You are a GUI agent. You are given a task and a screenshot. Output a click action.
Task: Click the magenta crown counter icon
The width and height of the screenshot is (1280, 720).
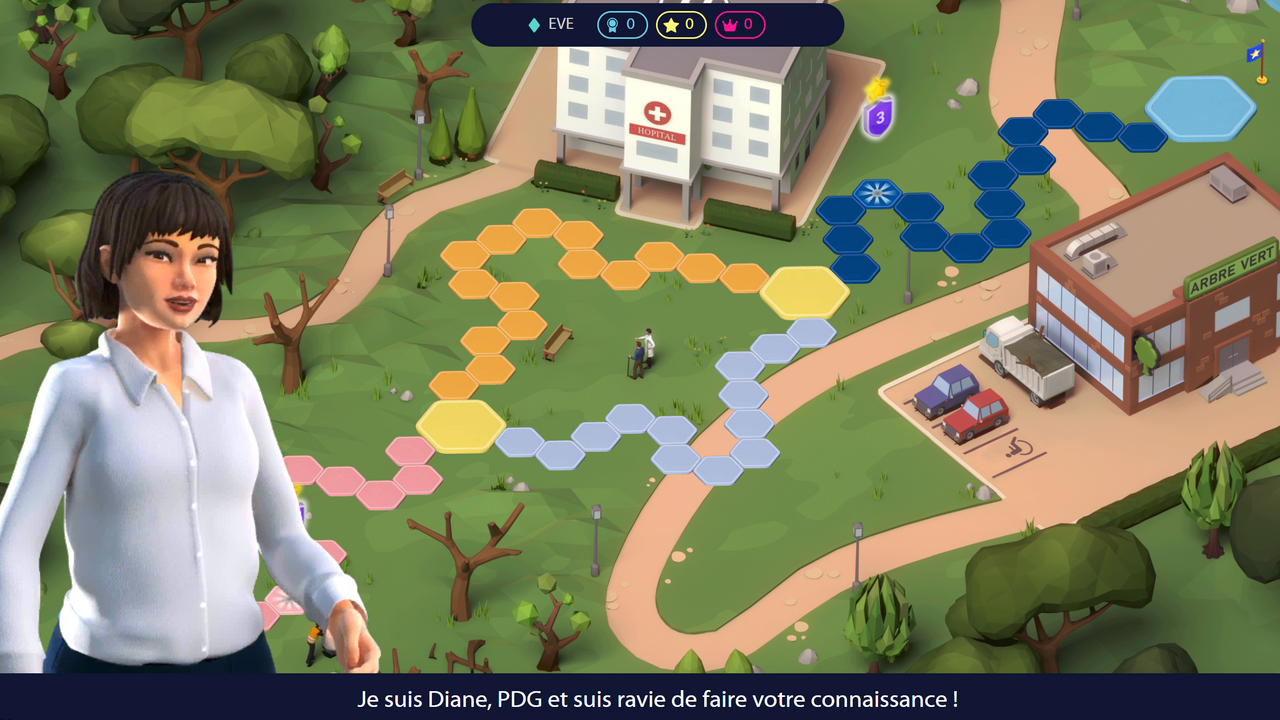point(731,25)
